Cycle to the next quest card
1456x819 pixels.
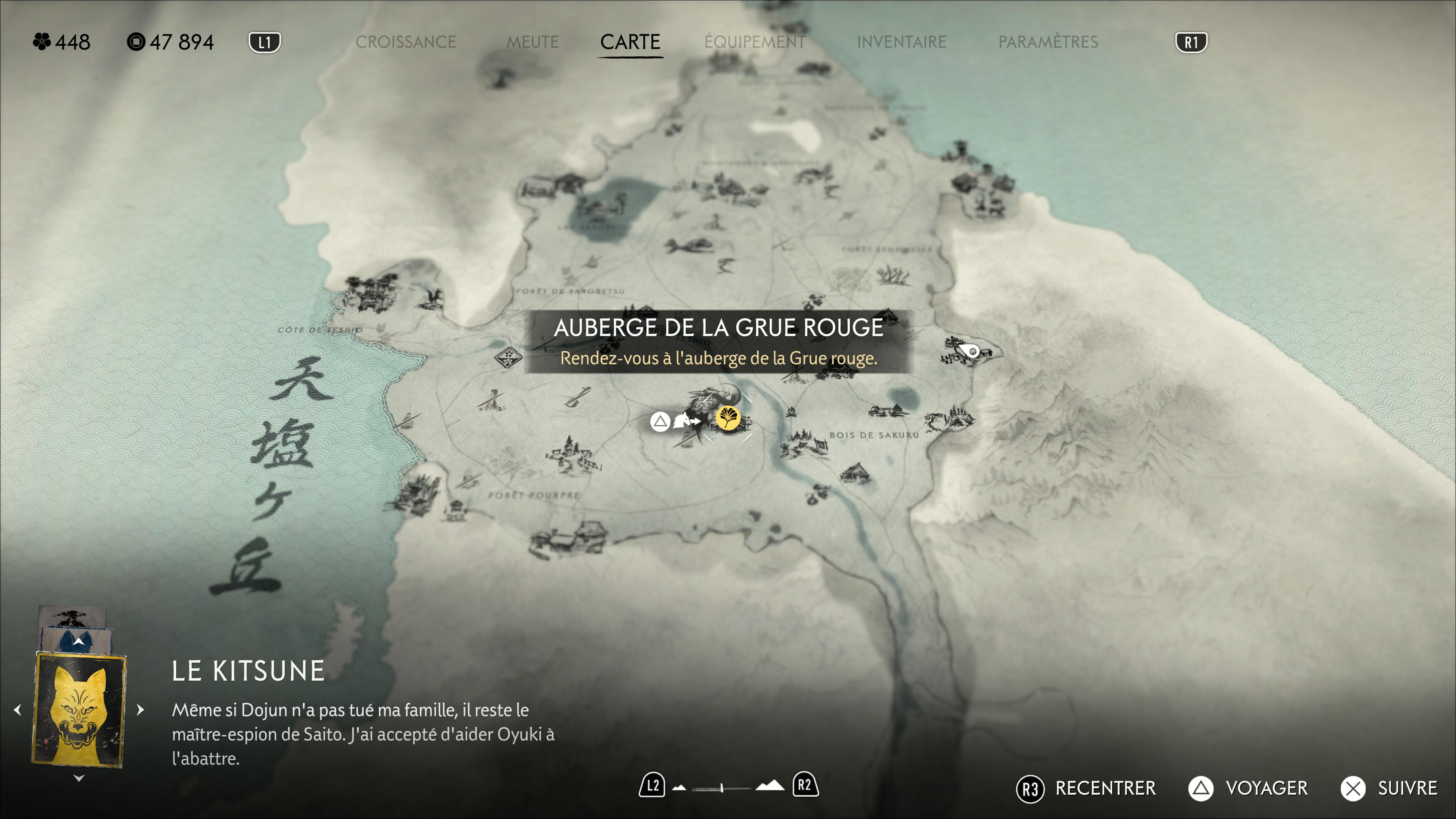coord(141,710)
